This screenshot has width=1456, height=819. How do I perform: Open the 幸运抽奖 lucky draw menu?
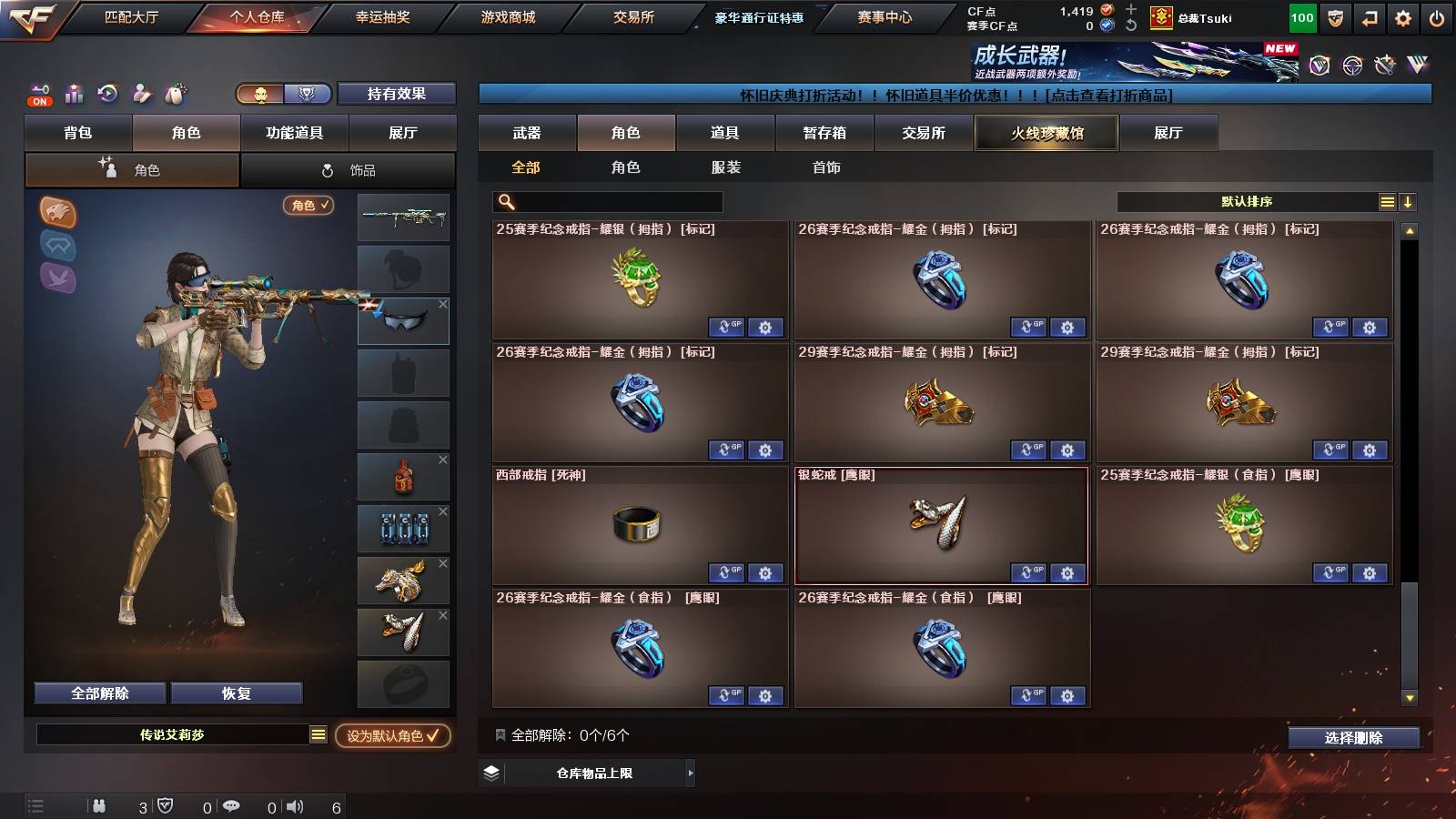pos(382,15)
